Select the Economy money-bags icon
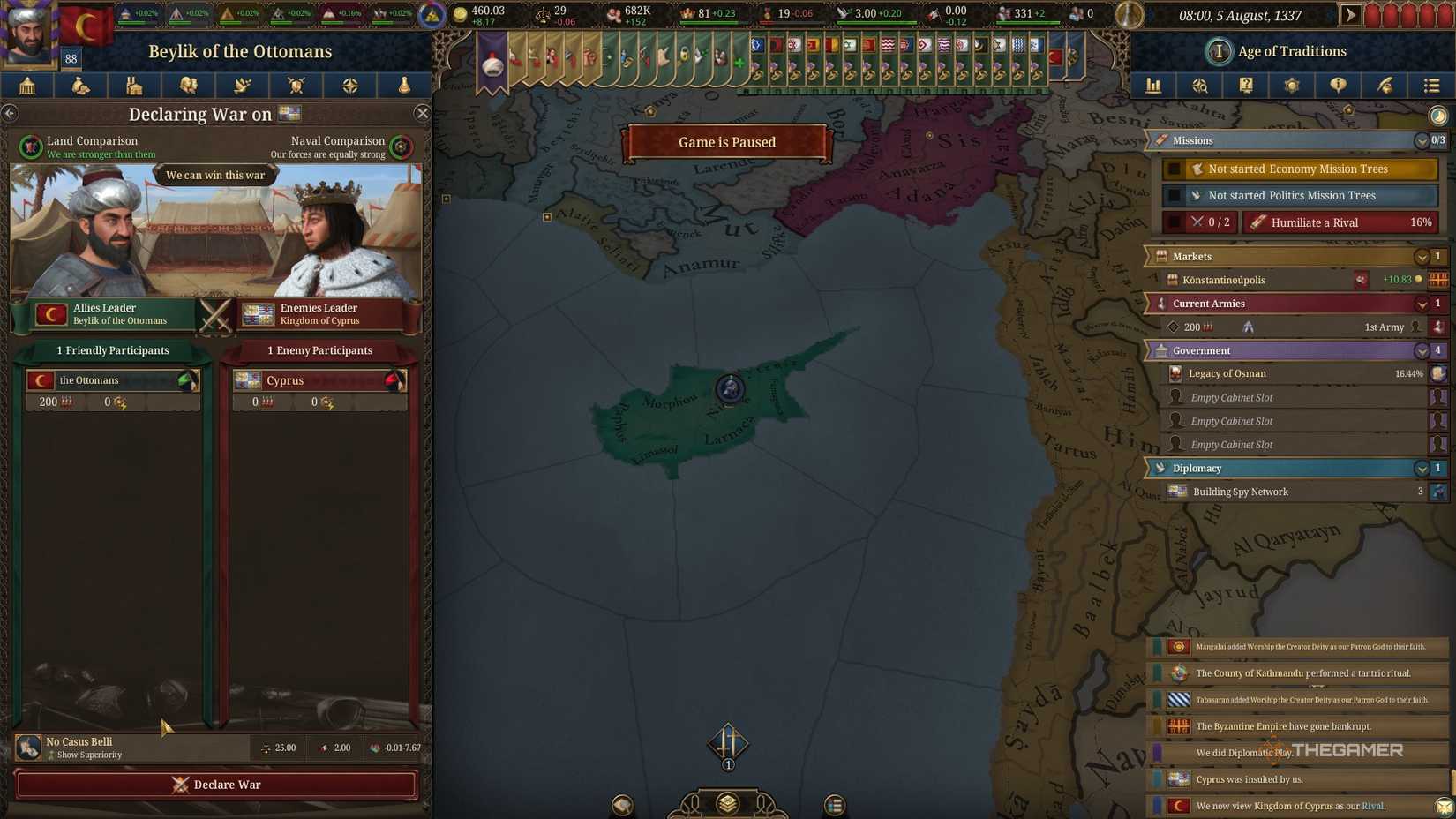 click(80, 86)
